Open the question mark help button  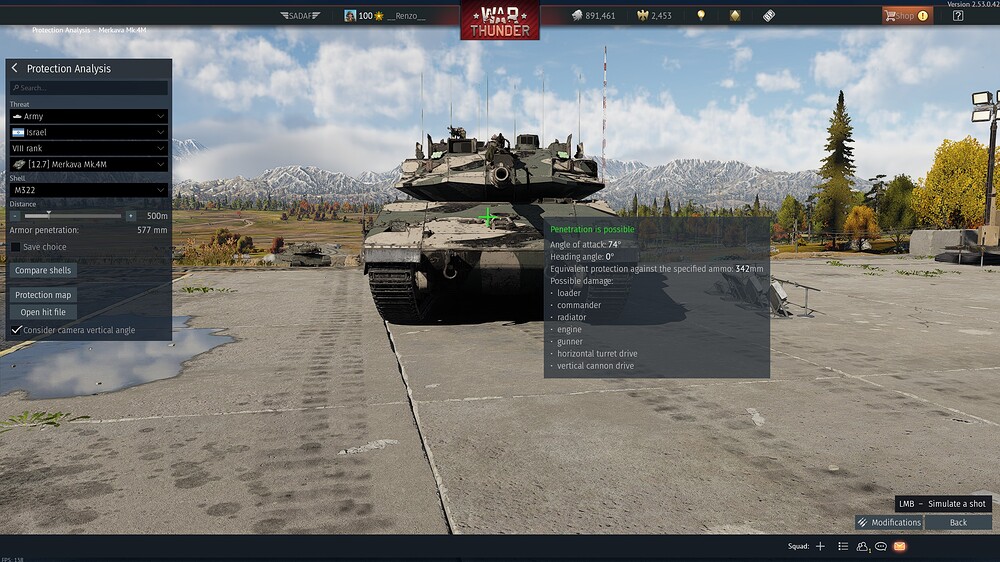tap(958, 16)
